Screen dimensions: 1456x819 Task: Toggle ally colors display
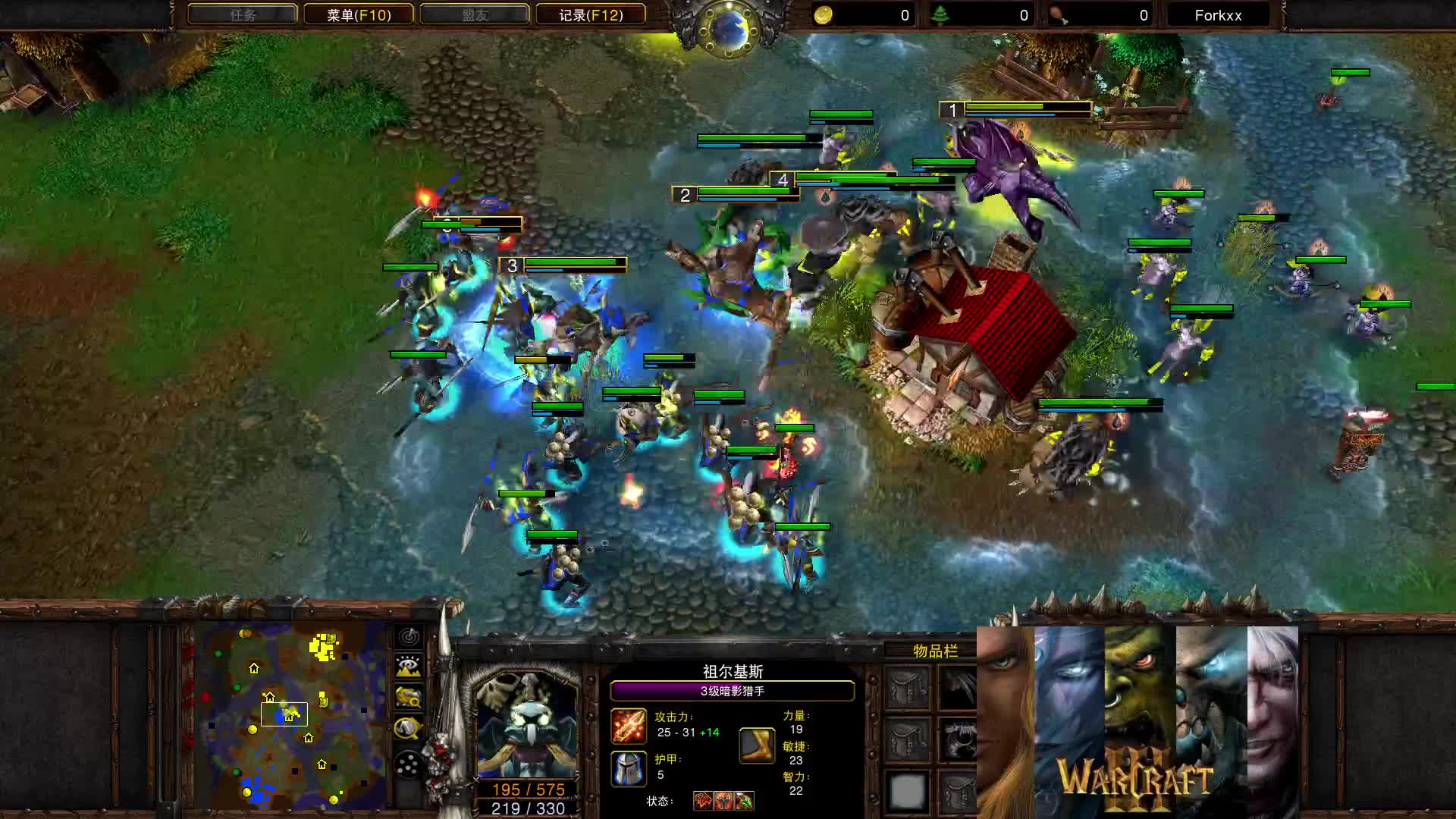click(408, 696)
